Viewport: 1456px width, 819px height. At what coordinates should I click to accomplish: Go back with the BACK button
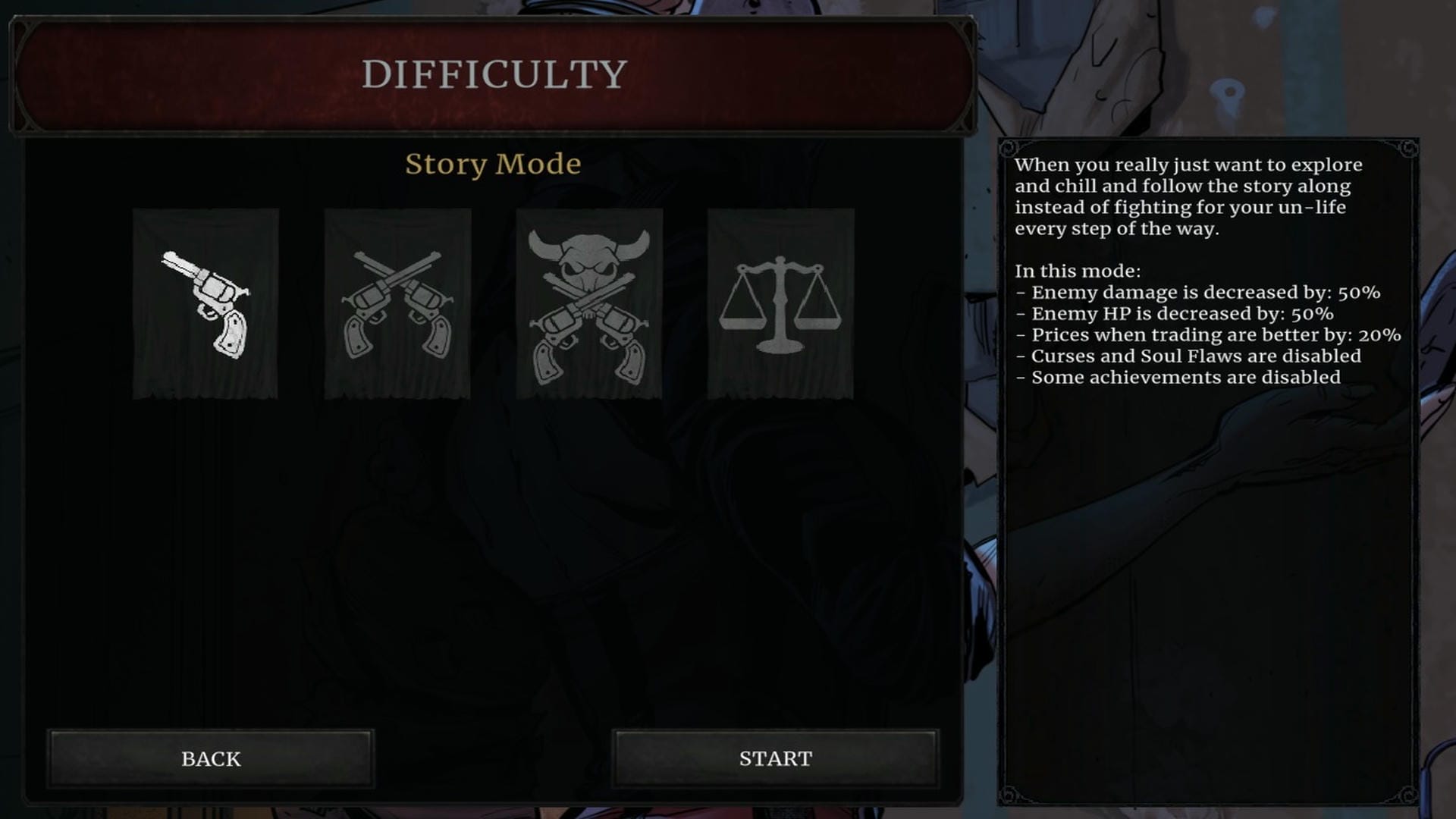(211, 758)
